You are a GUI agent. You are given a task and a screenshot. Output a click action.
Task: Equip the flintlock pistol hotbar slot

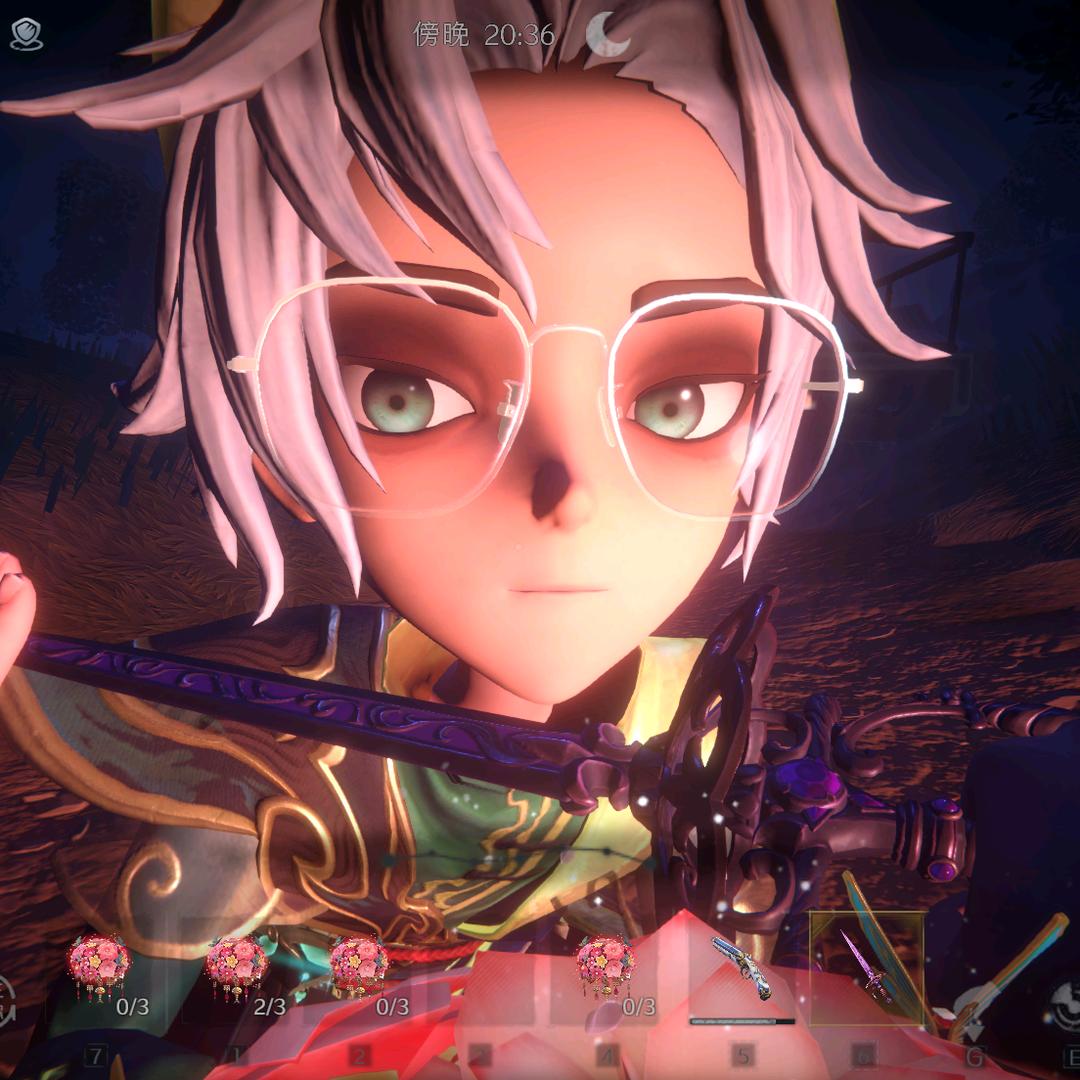pos(741,970)
